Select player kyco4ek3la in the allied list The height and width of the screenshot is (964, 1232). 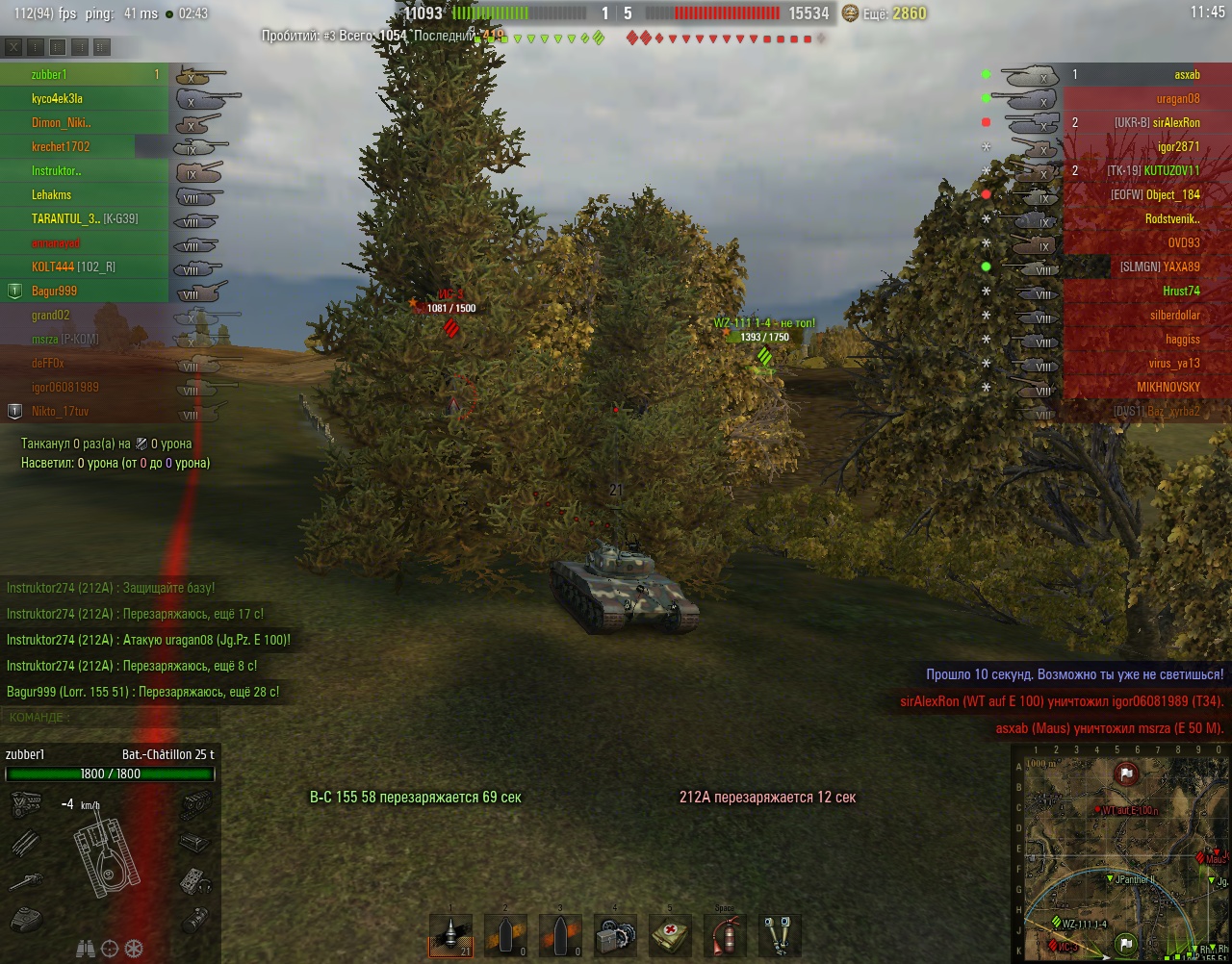(58, 99)
